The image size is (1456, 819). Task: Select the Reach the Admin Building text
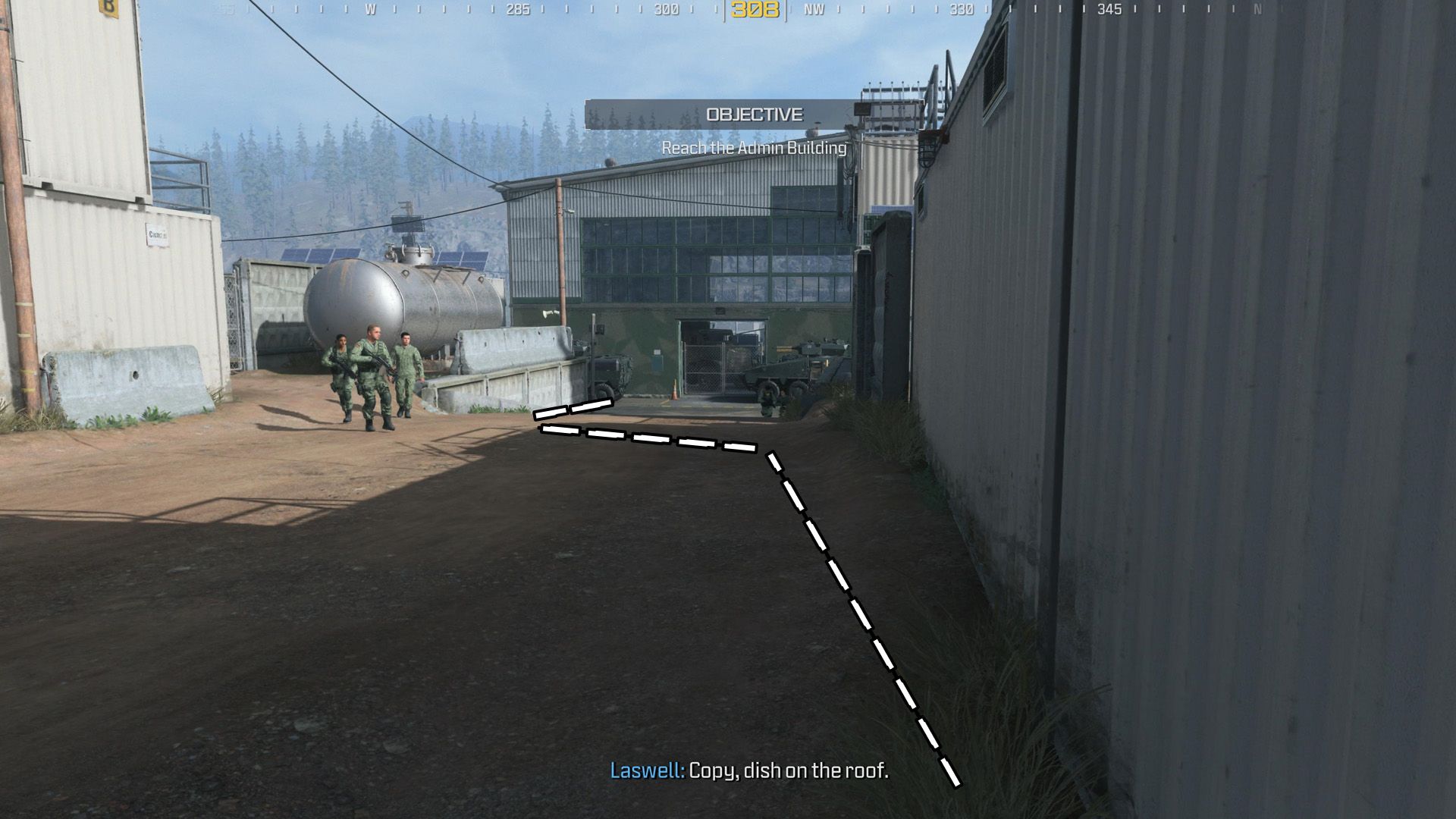click(753, 149)
